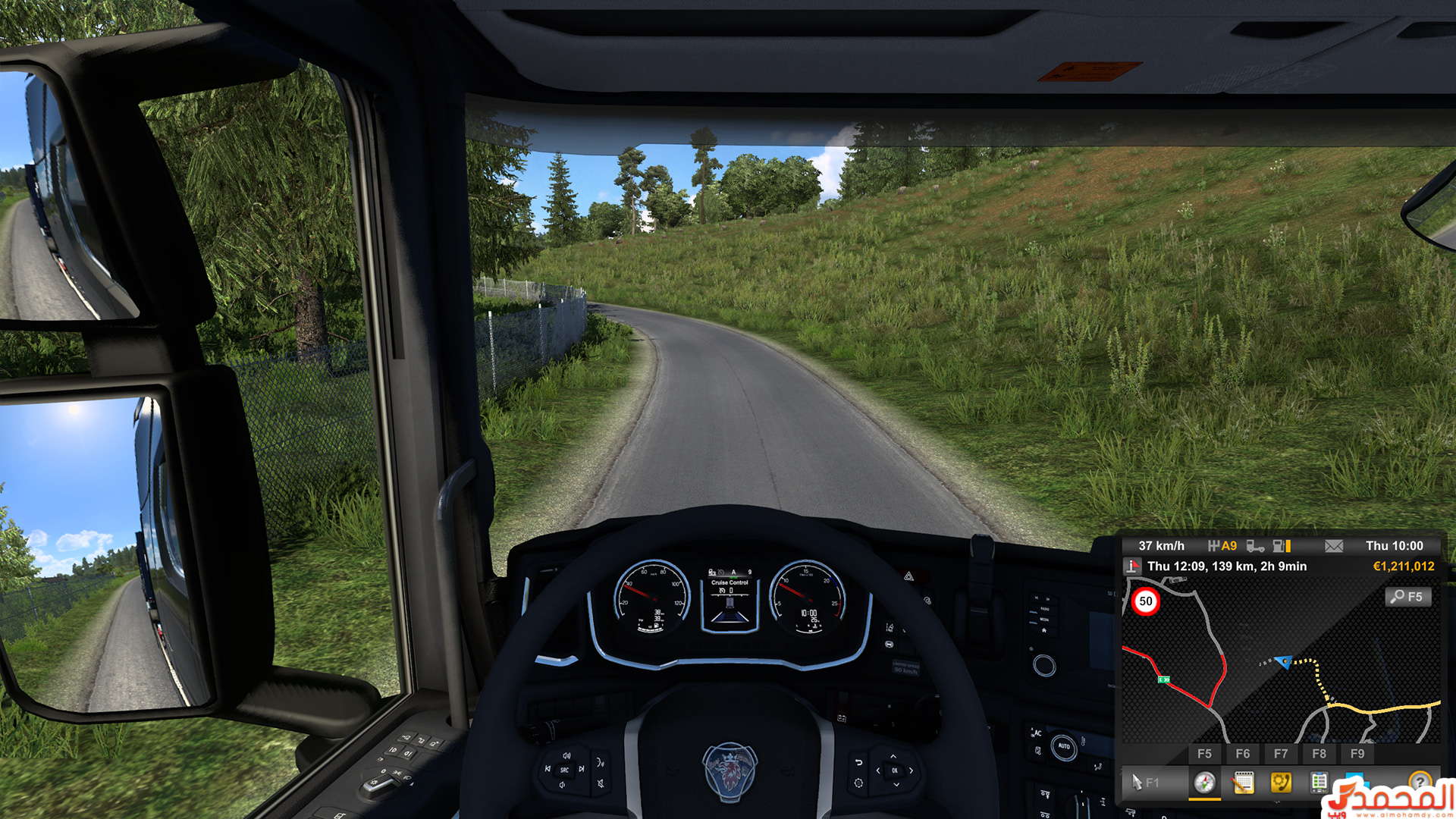
Task: Open the question mark help tab
Action: [1419, 780]
